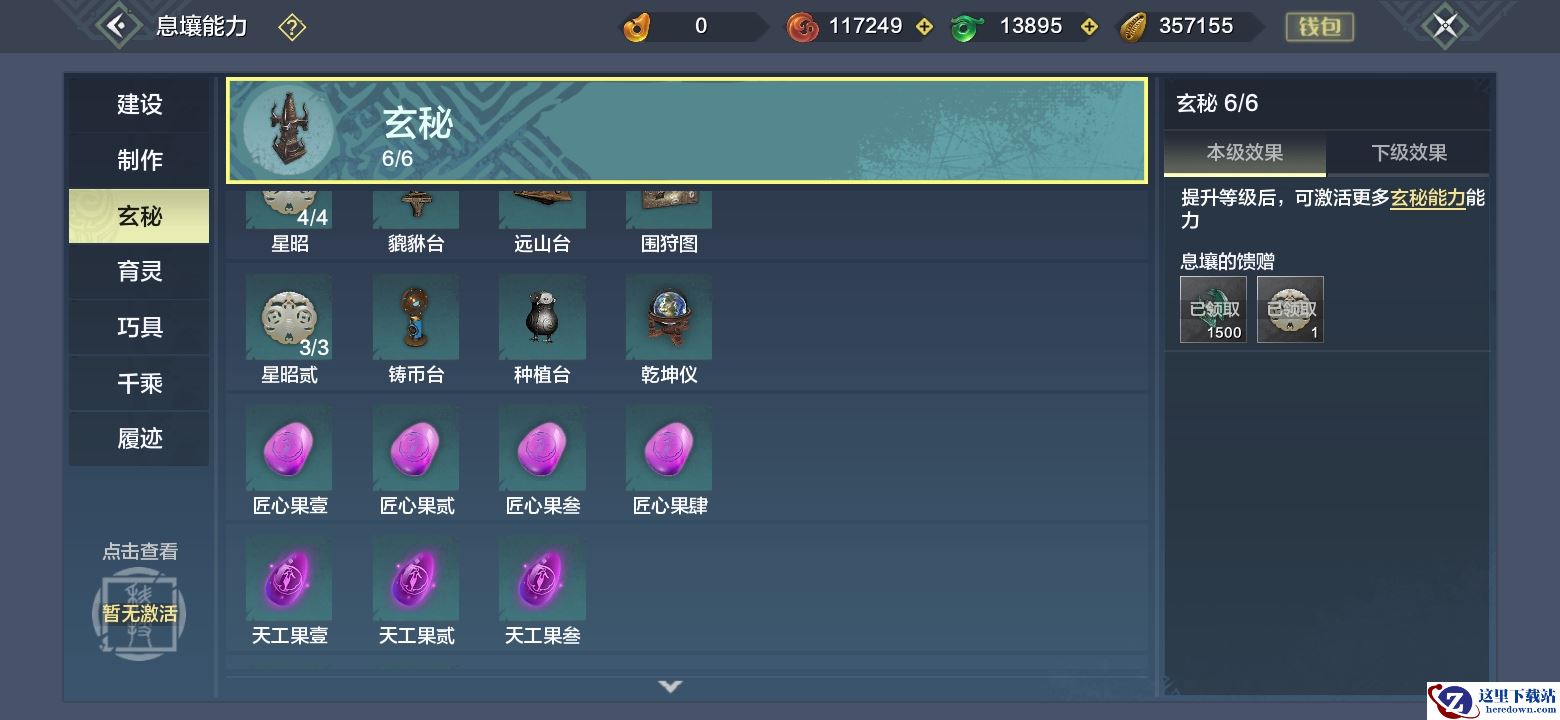Select the 铸币台 ability icon
Viewport: 1560px width, 720px height.
point(416,318)
